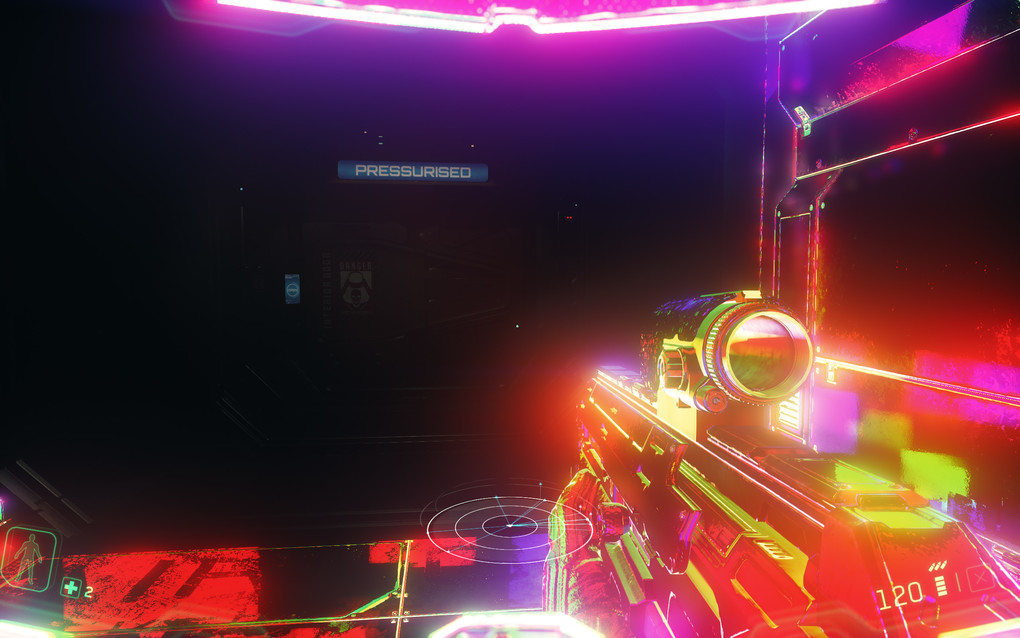Select the green medical cross item
This screenshot has width=1020, height=638.
coord(70,587)
